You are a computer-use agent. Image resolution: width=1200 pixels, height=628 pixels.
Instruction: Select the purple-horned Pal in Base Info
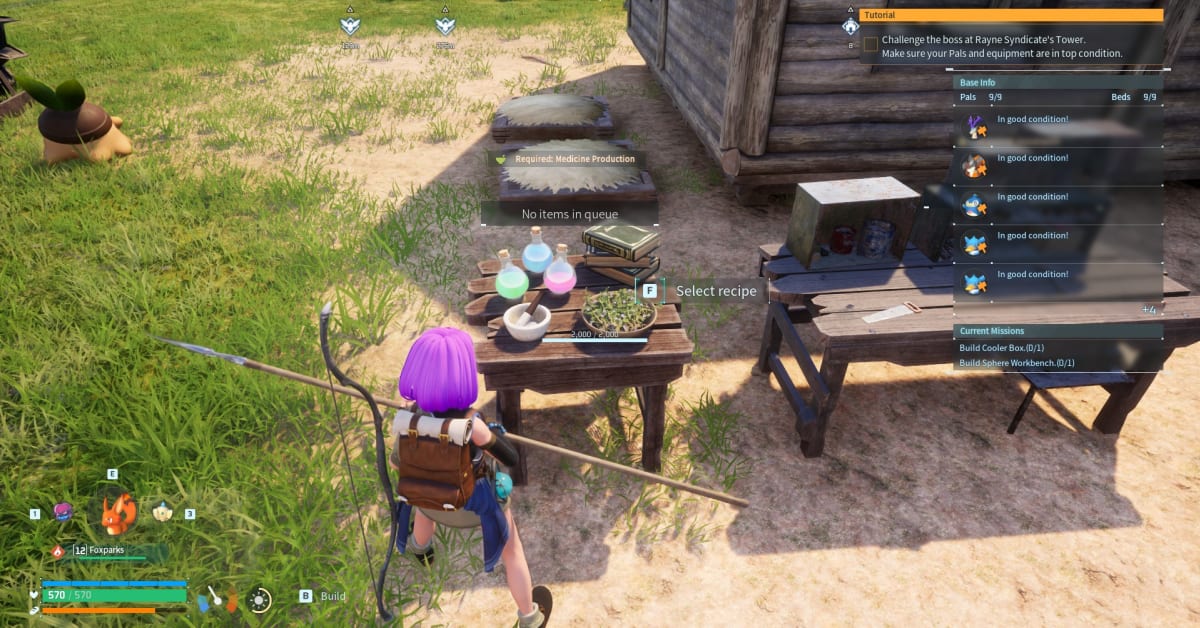974,126
